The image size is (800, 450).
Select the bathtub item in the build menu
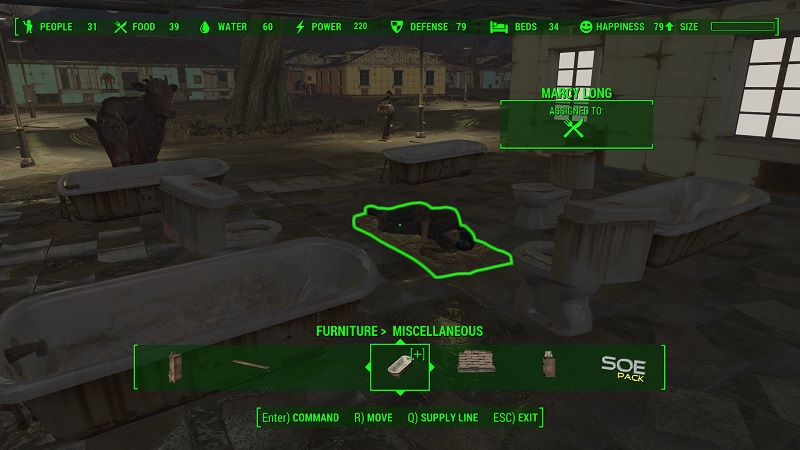point(399,367)
